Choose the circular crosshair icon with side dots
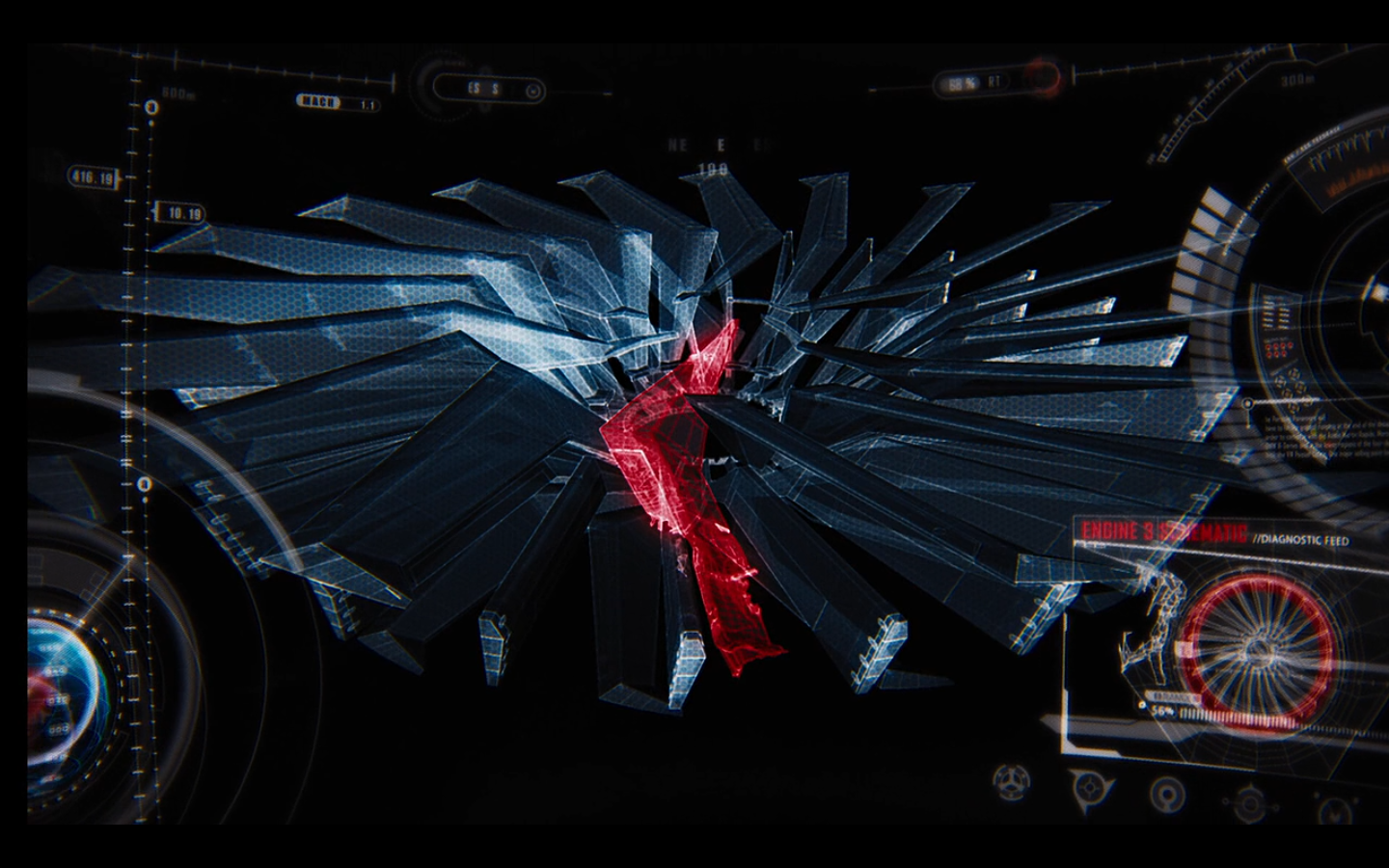Viewport: 1389px width, 868px height. (x=1250, y=802)
